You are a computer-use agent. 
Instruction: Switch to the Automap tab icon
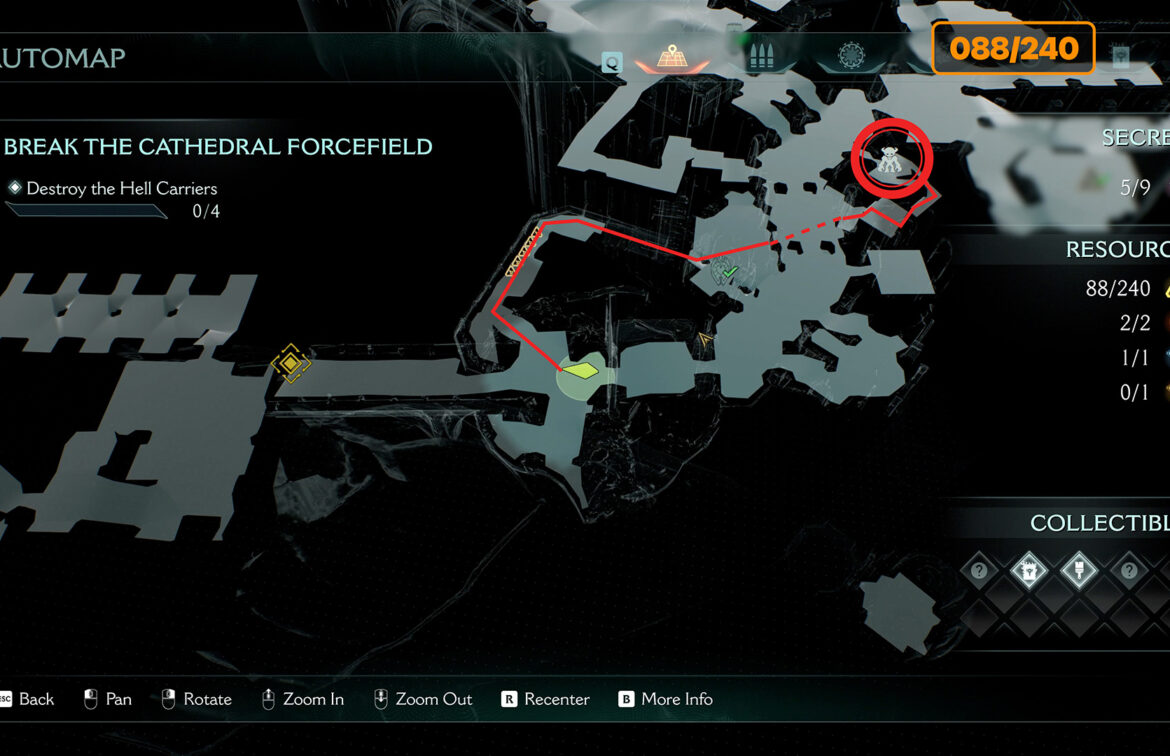pyautogui.click(x=670, y=59)
